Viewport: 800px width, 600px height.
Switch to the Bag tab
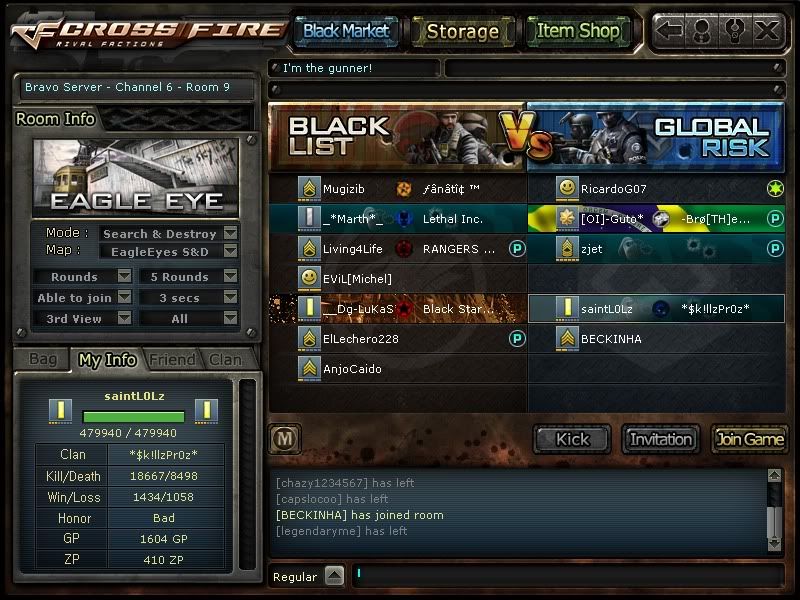pos(43,359)
